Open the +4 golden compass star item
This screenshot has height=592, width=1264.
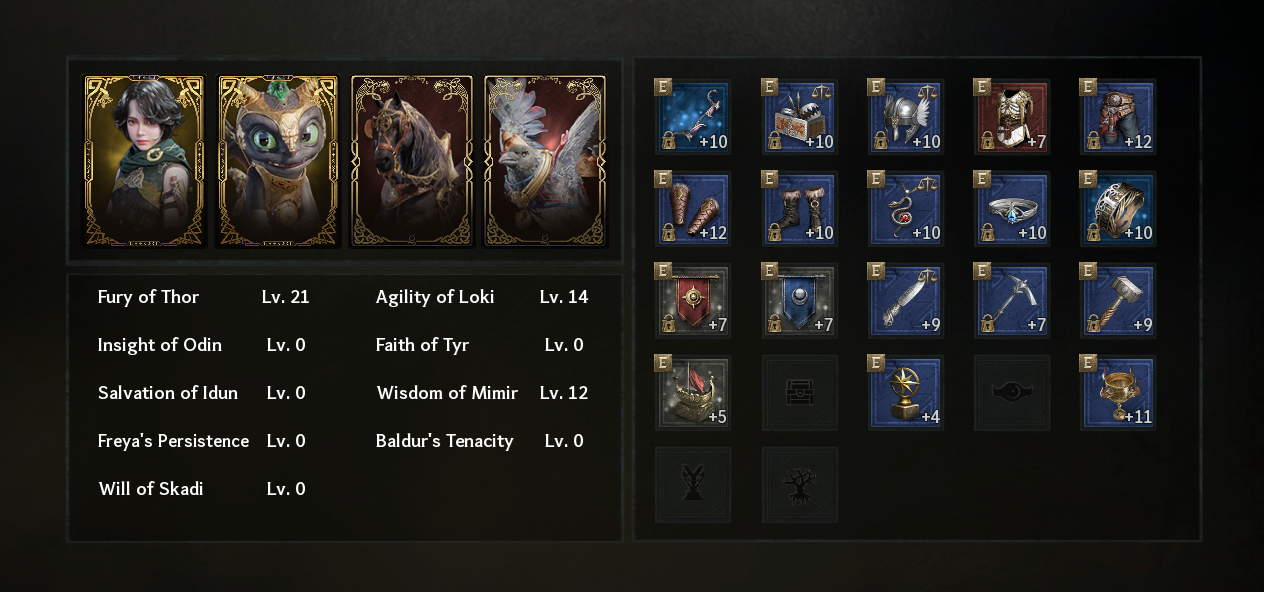tap(905, 393)
